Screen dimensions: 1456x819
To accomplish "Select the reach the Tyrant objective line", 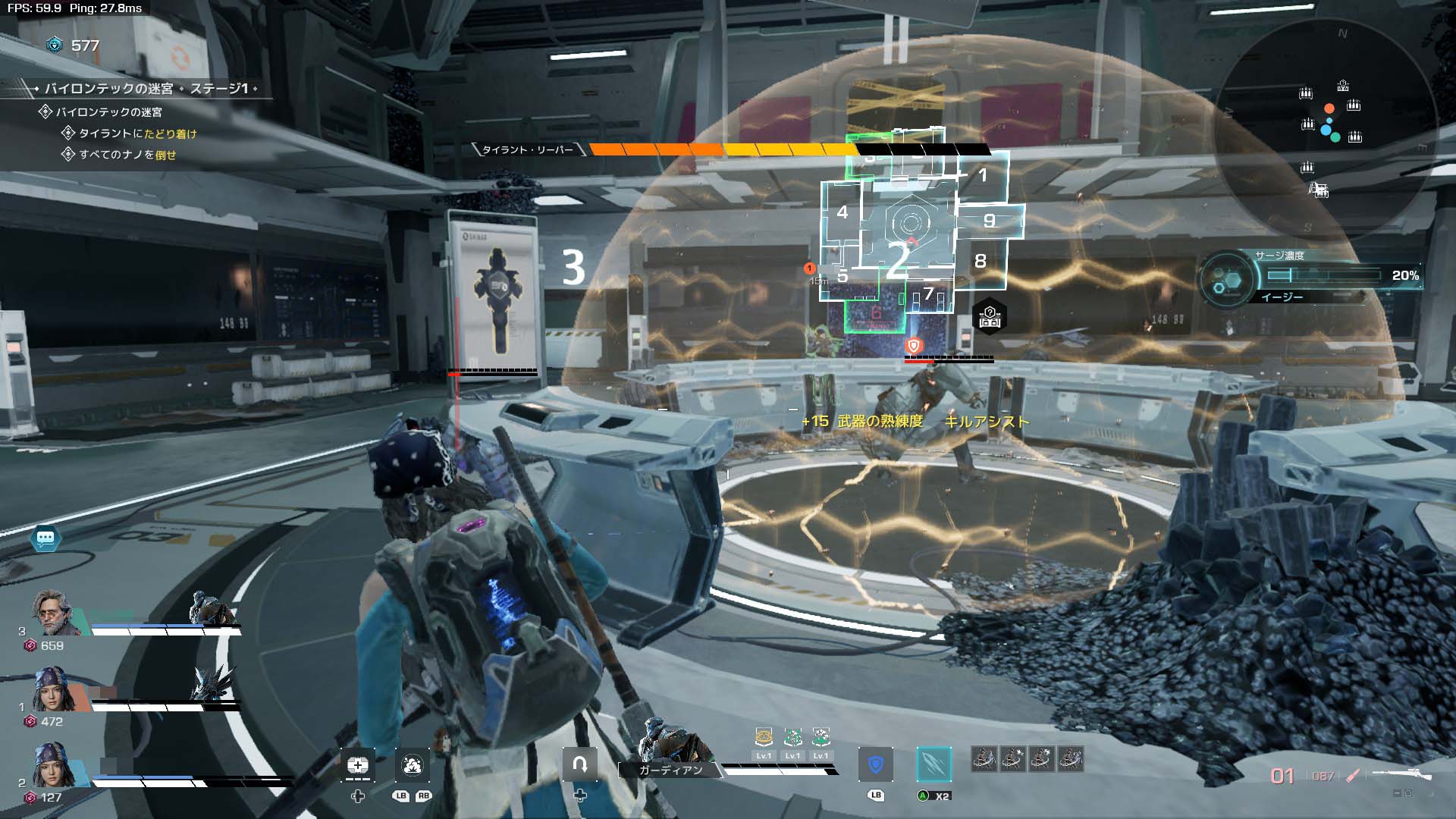I will tap(137, 133).
